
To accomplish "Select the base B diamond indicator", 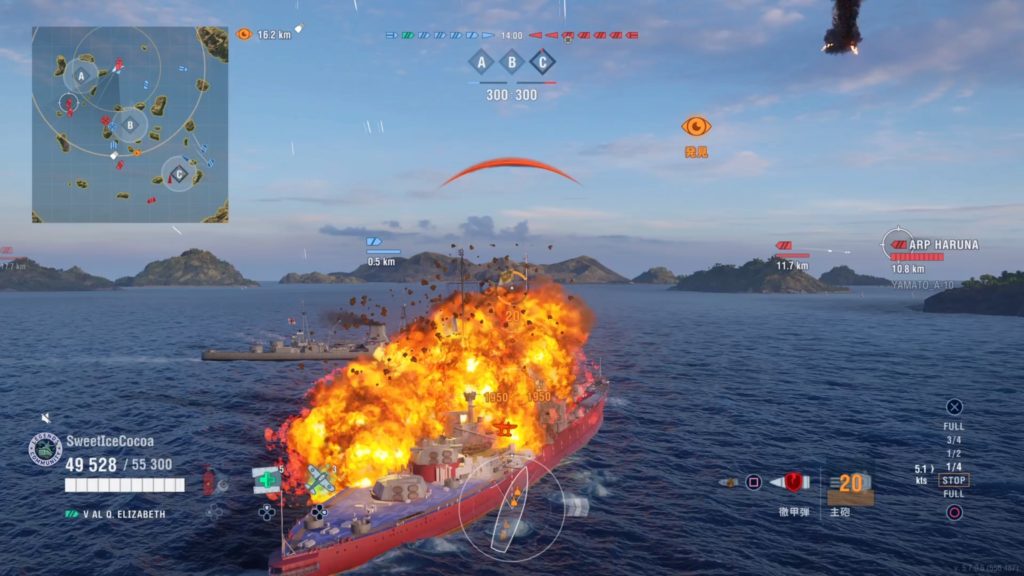I will pyautogui.click(x=512, y=62).
